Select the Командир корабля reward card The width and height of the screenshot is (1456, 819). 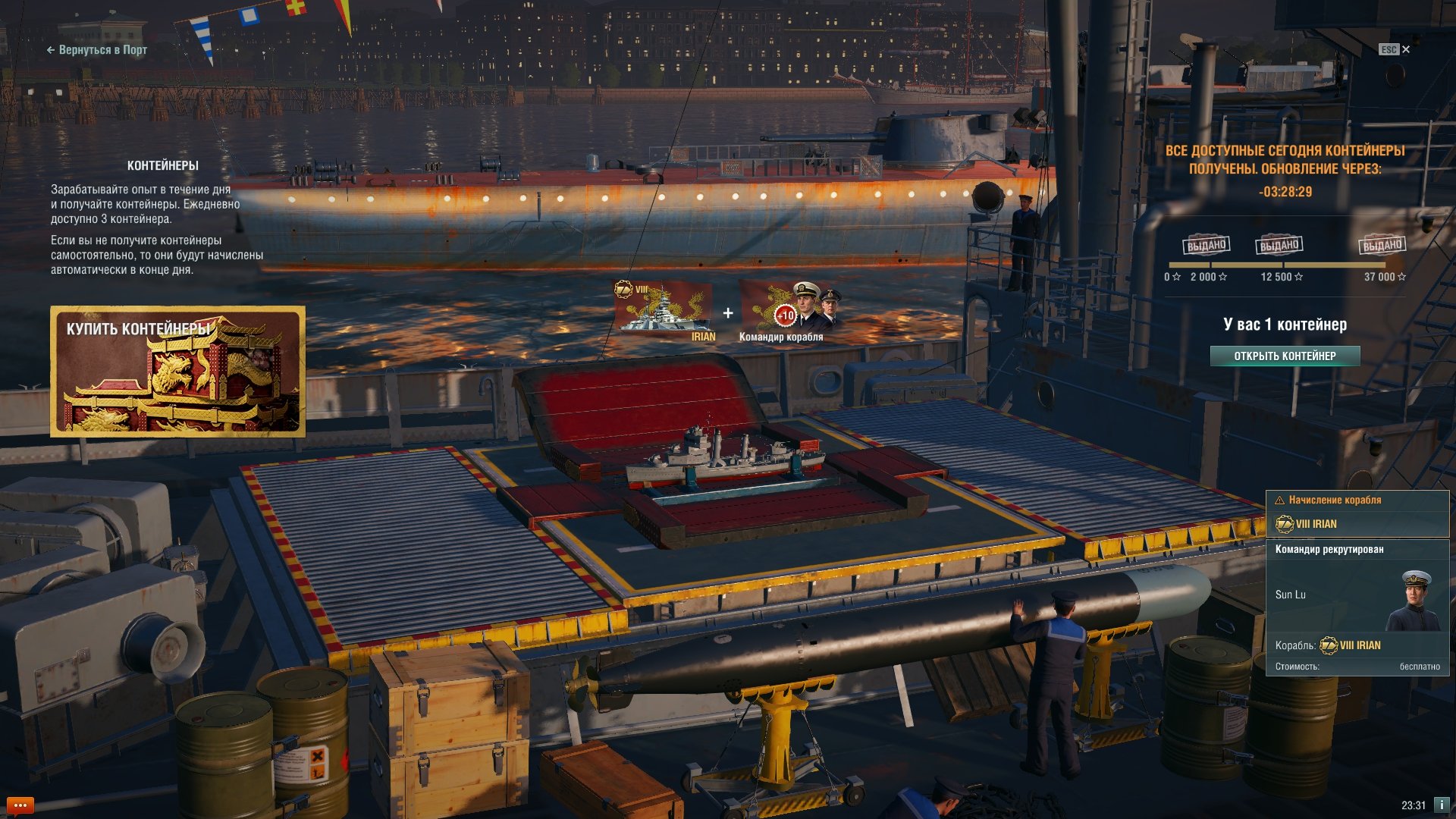789,310
